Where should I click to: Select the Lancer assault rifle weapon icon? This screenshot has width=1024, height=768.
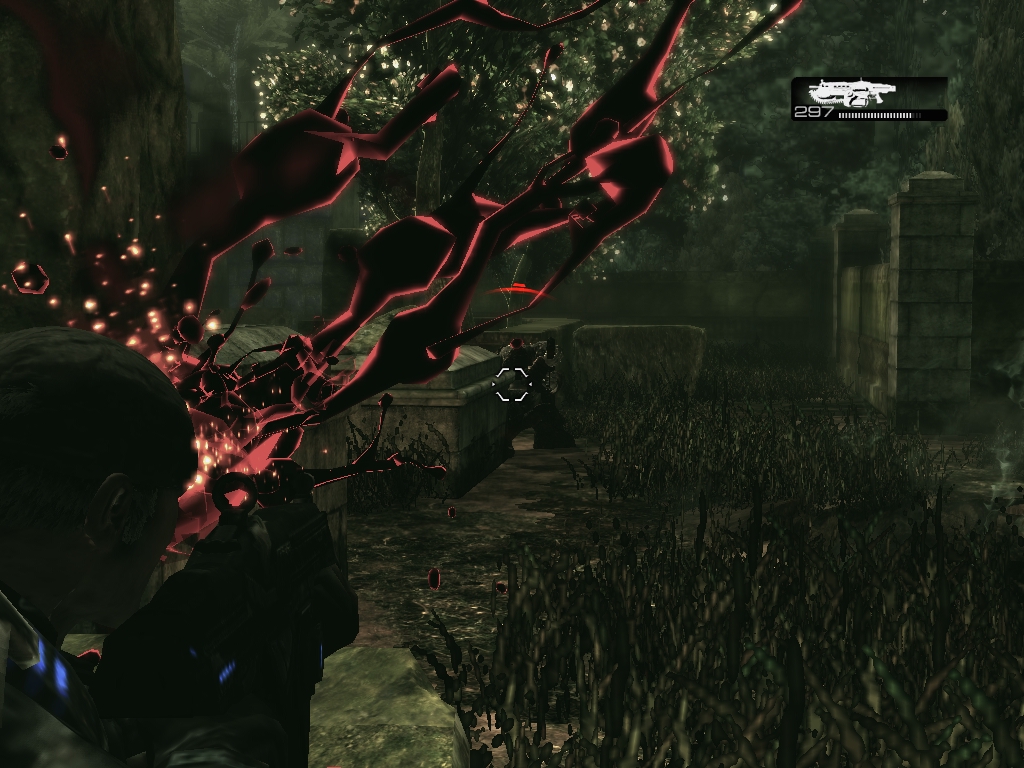851,93
